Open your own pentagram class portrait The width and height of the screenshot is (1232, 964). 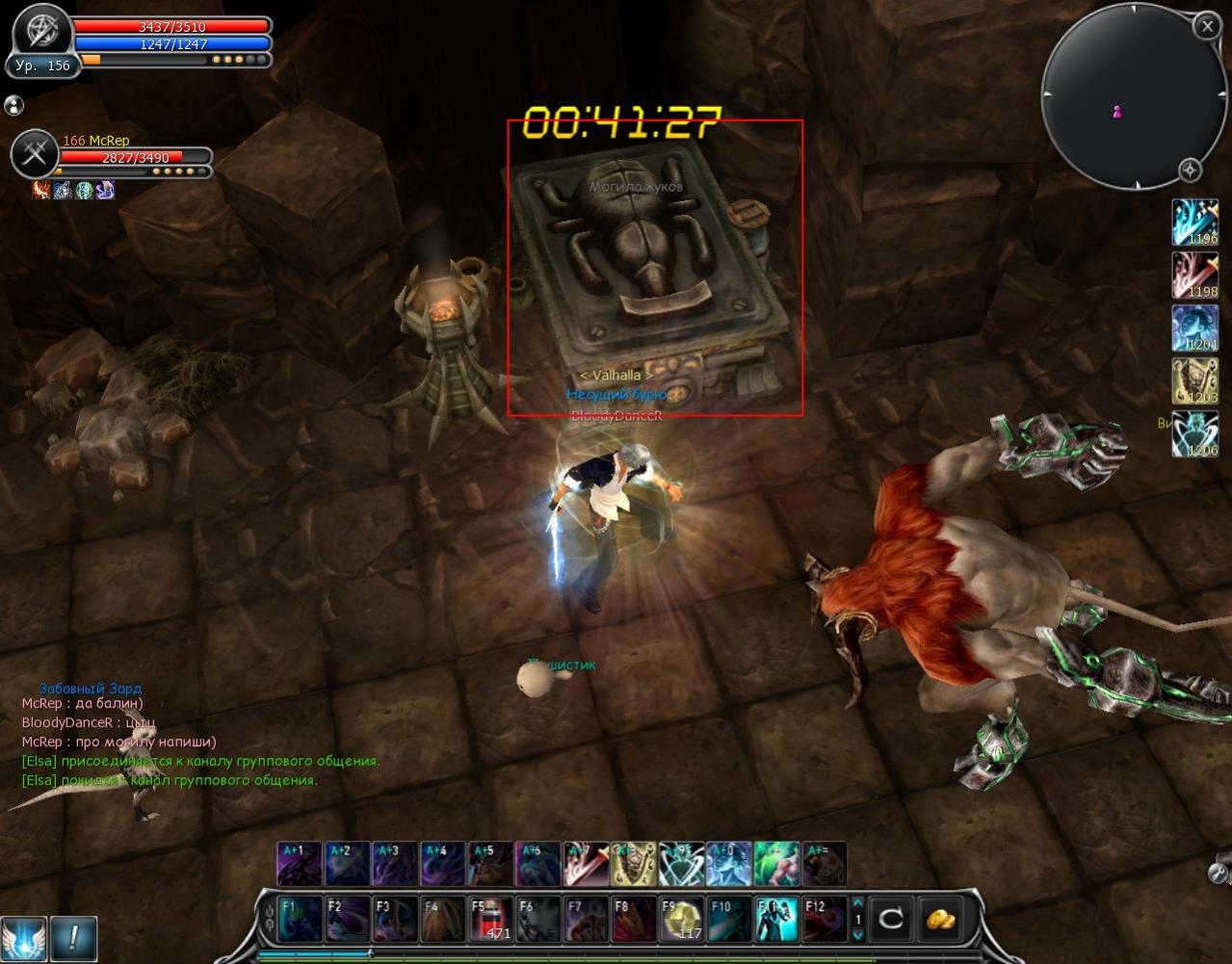[x=41, y=31]
